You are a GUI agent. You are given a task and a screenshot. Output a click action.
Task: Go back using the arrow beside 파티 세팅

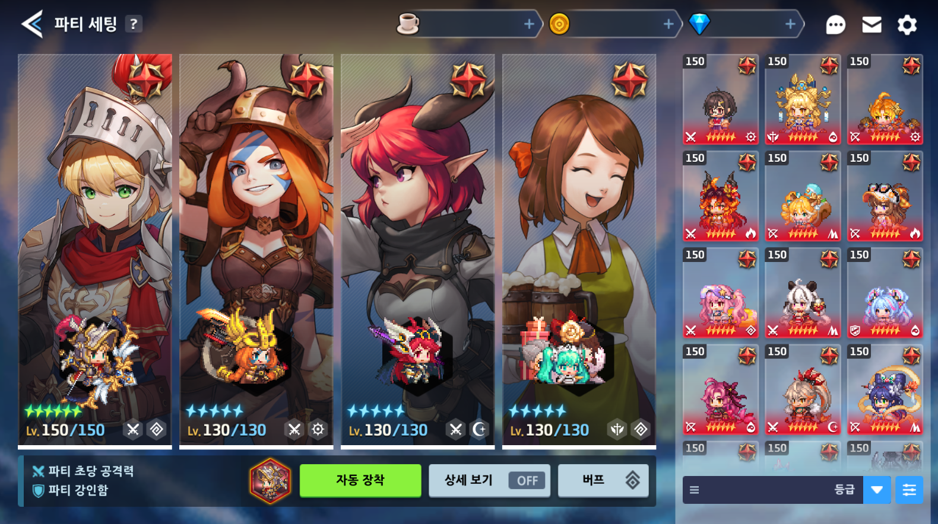coord(32,24)
